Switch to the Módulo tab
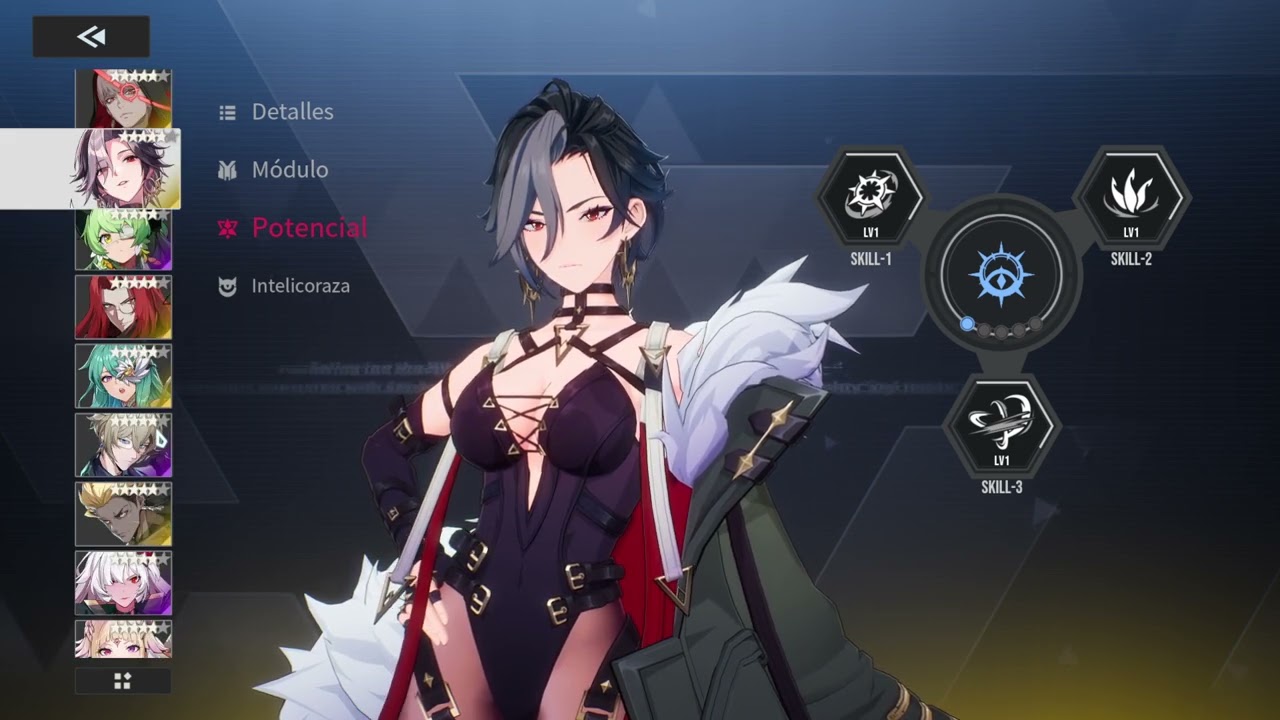 (289, 170)
